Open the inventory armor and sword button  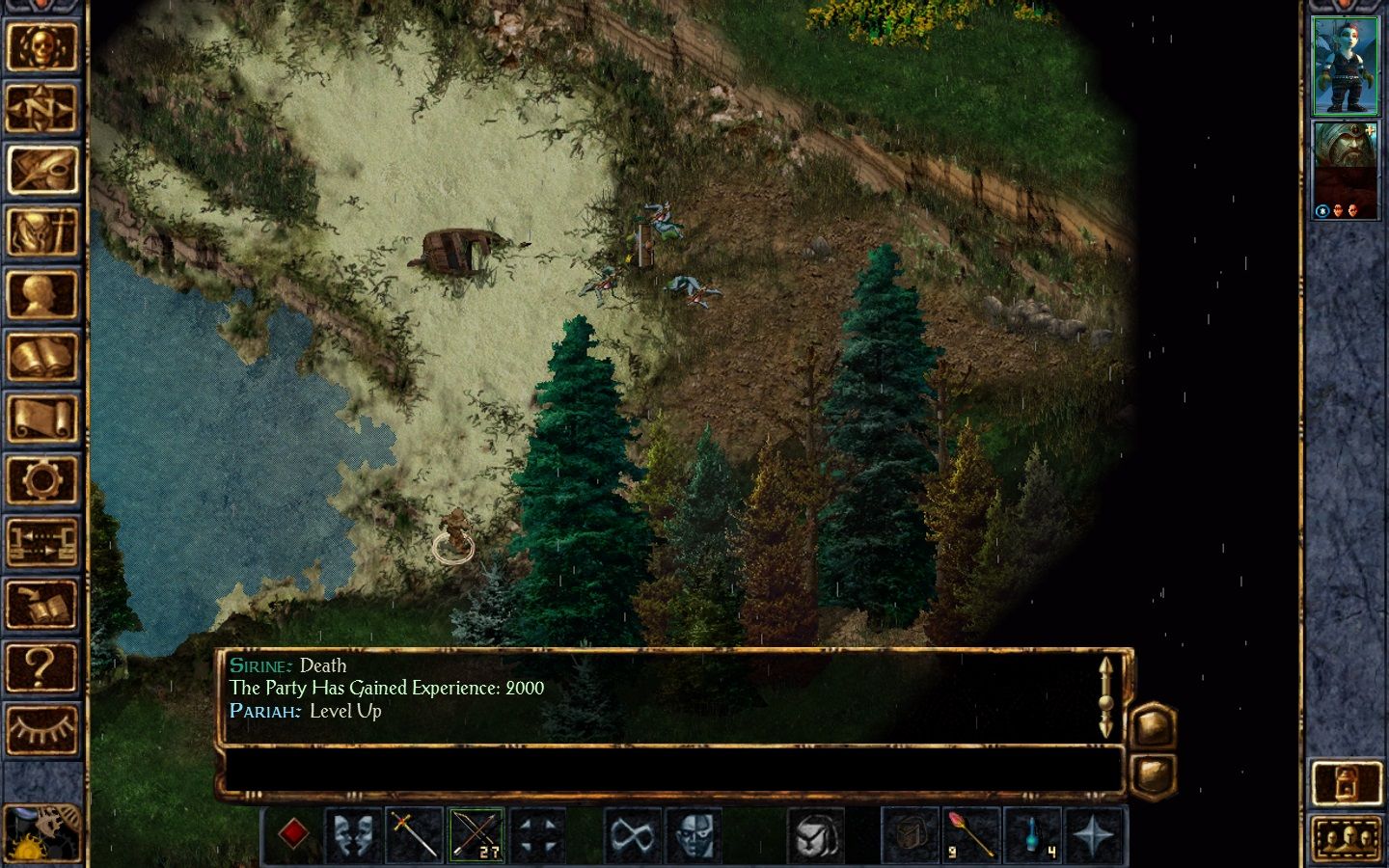click(x=41, y=232)
